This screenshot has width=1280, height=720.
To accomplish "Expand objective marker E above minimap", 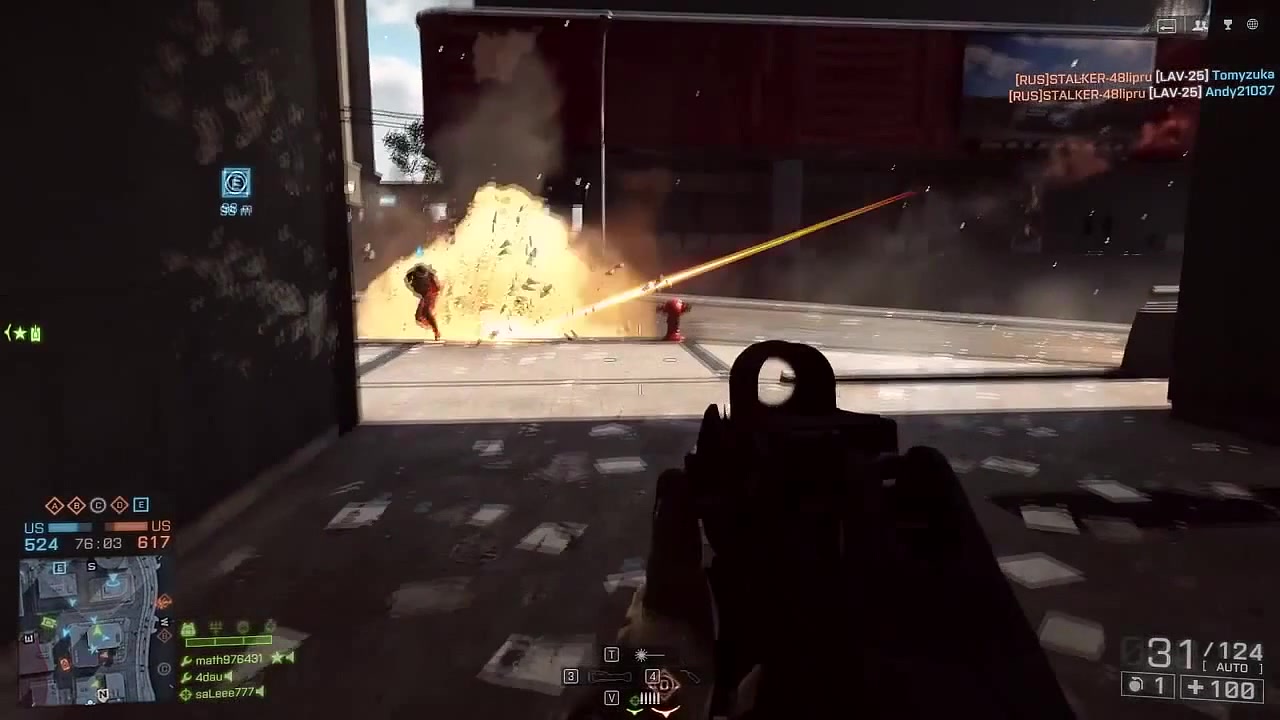I will (x=141, y=506).
